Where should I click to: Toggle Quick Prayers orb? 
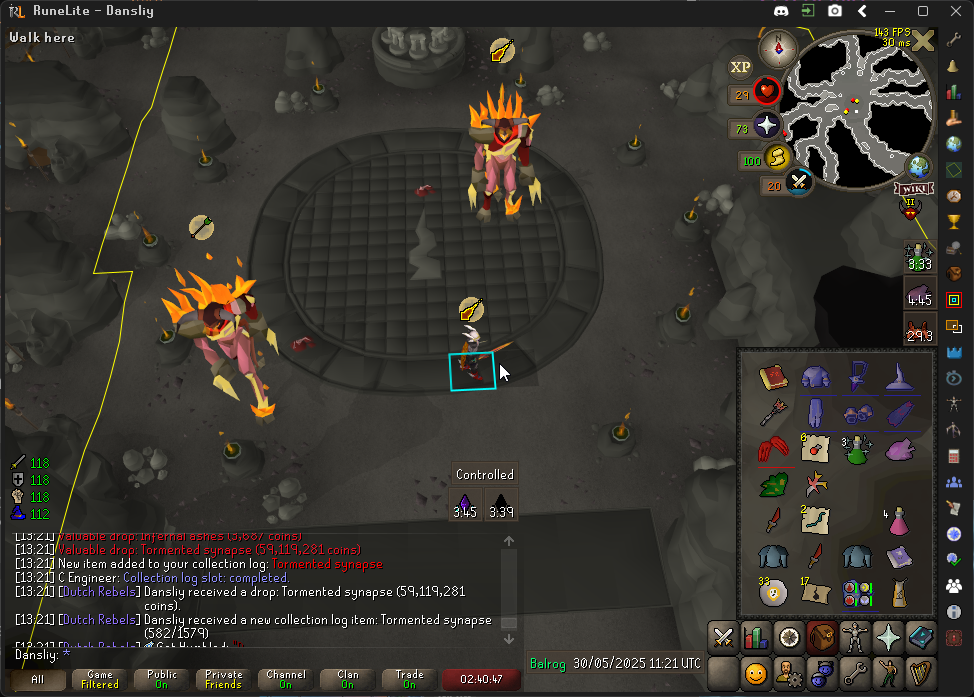767,125
